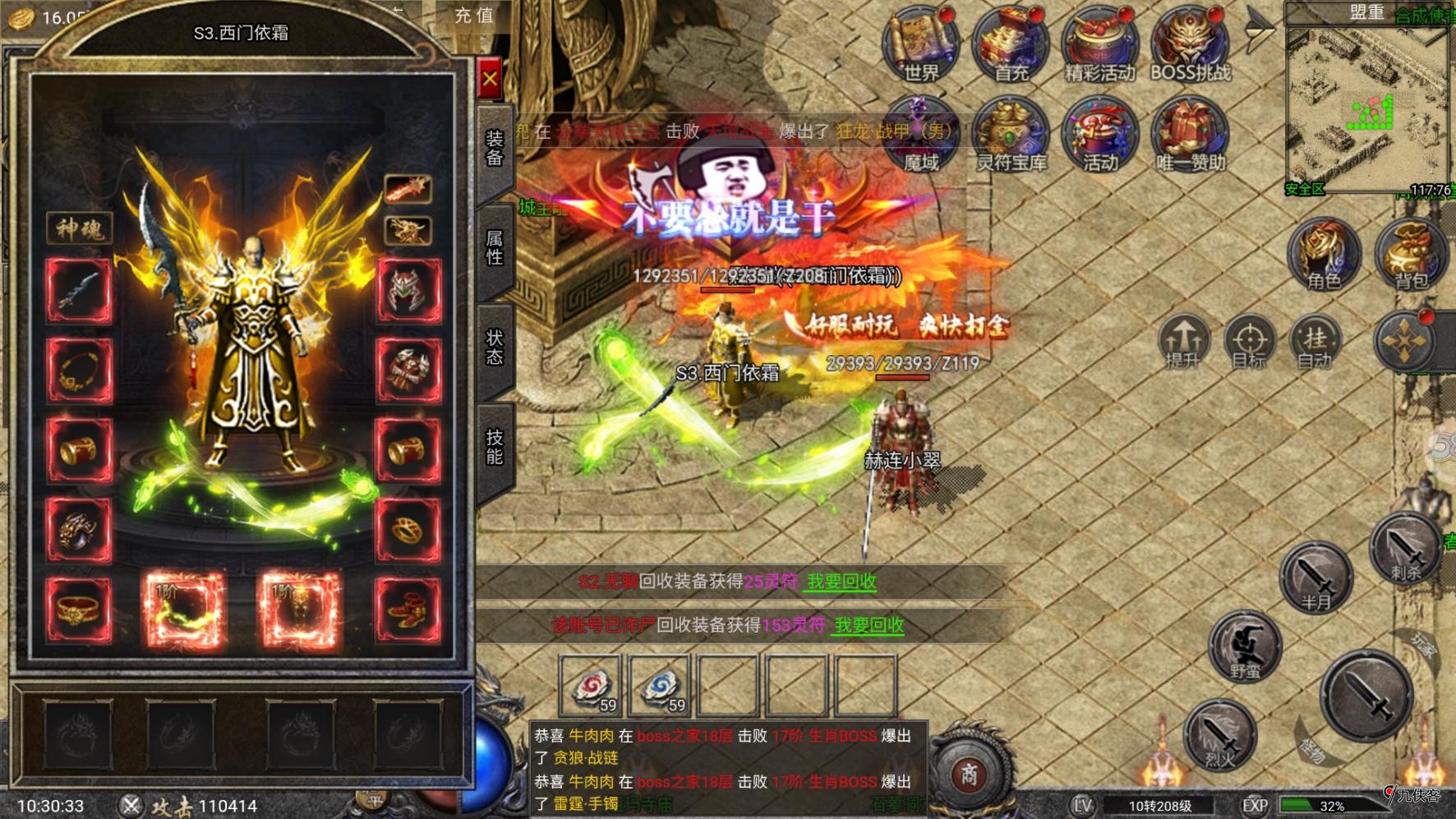Image resolution: width=1456 pixels, height=819 pixels.
Task: Open the 状态 status tab
Action: [x=494, y=347]
